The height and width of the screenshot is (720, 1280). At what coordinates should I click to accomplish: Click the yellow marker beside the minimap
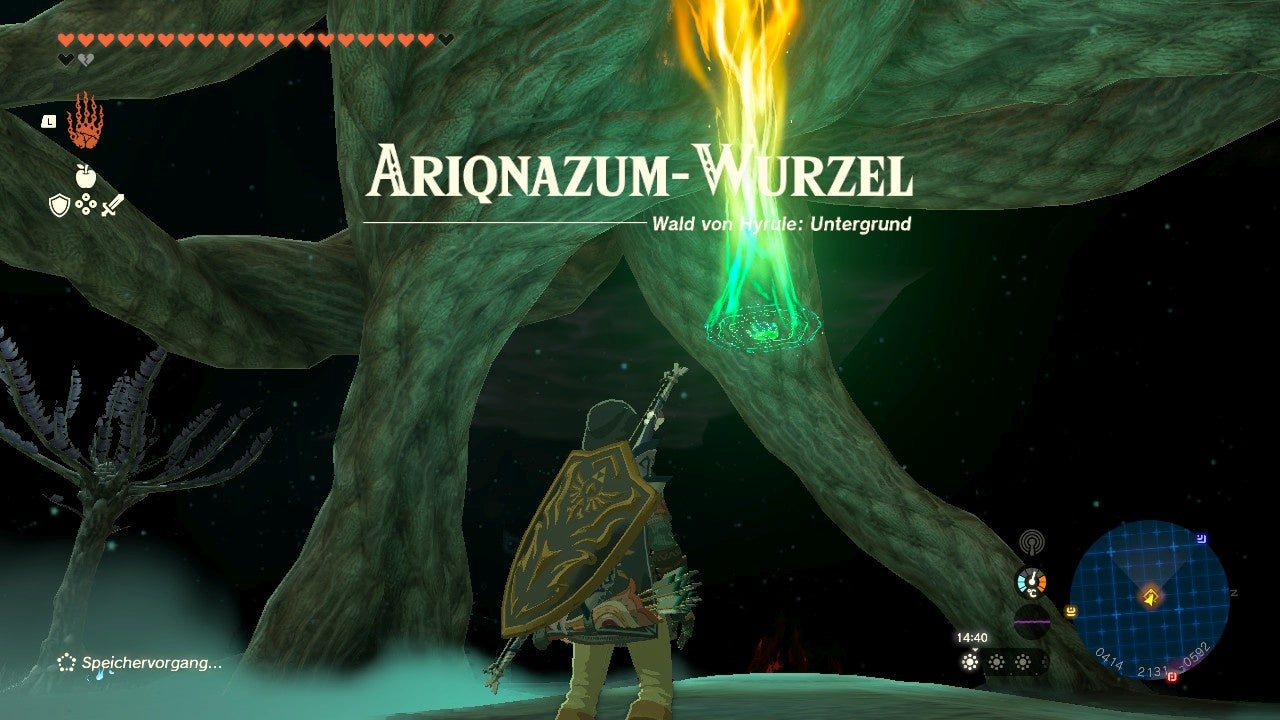[x=1070, y=612]
